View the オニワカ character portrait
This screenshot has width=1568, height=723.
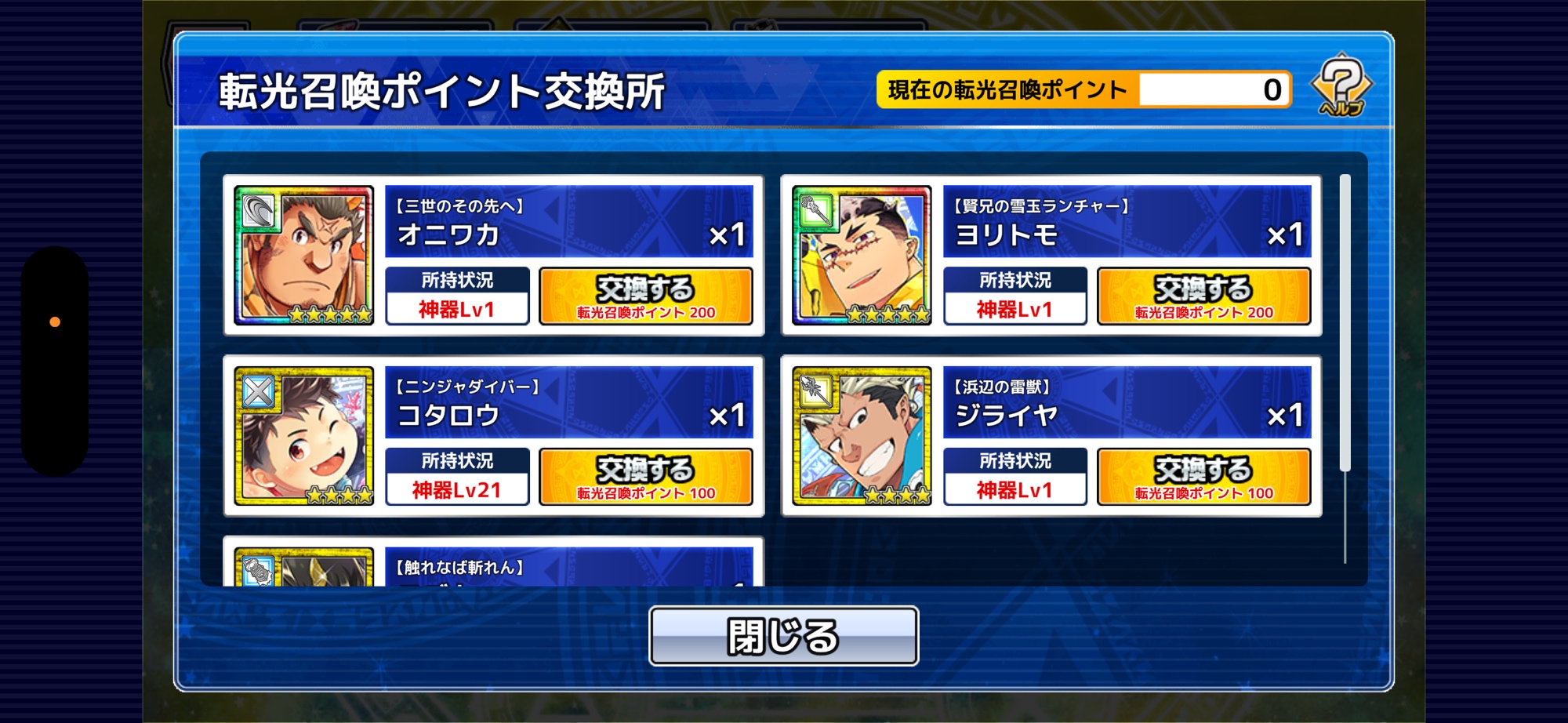(304, 256)
